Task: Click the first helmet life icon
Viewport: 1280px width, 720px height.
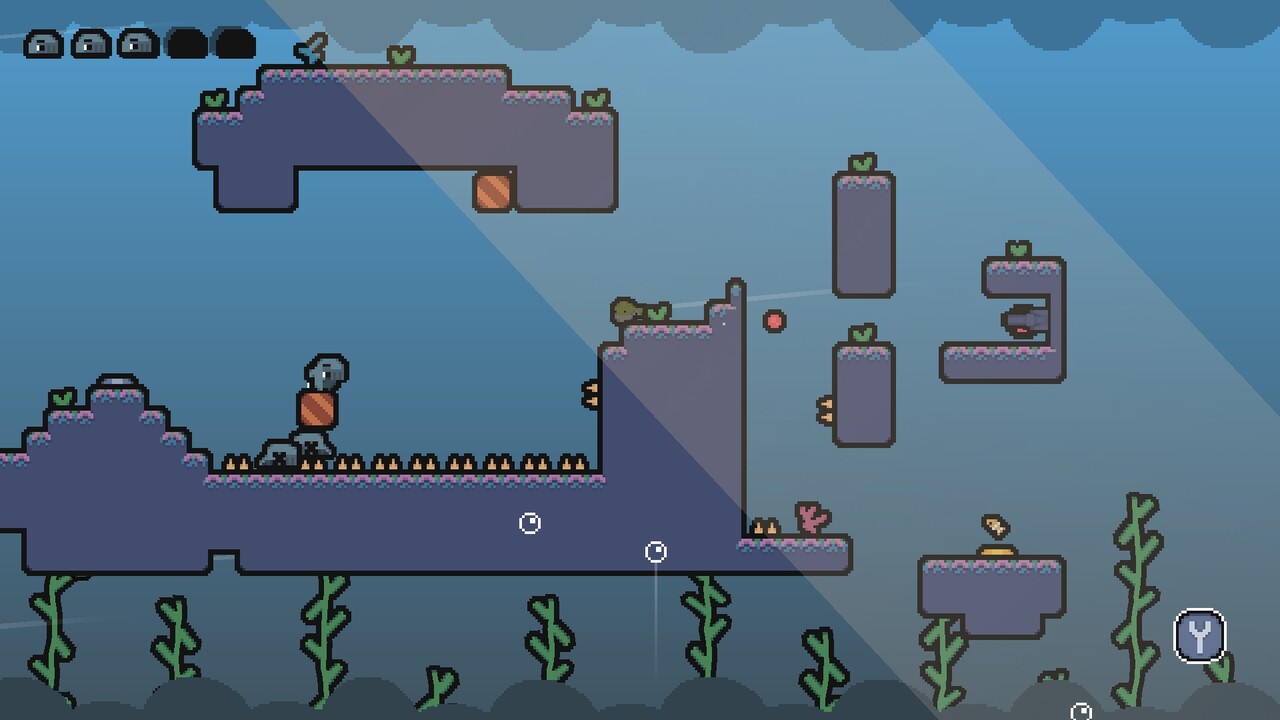Action: coord(42,43)
